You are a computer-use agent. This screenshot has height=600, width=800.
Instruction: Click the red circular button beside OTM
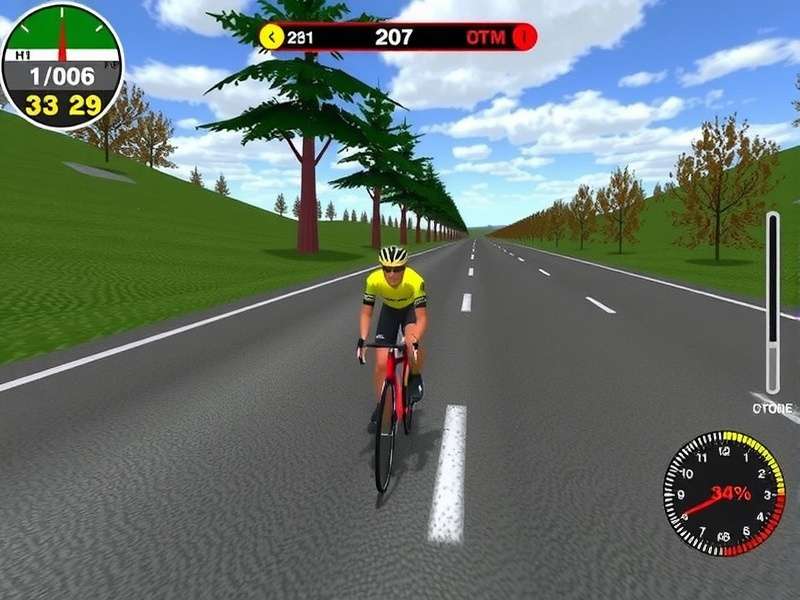pyautogui.click(x=524, y=38)
